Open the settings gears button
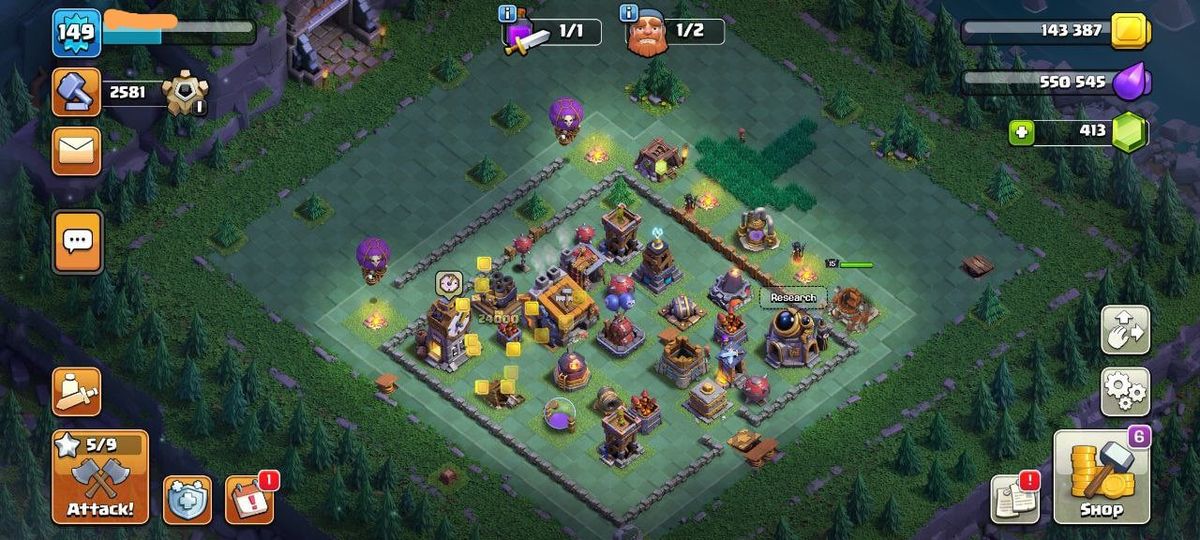 (x=1125, y=391)
